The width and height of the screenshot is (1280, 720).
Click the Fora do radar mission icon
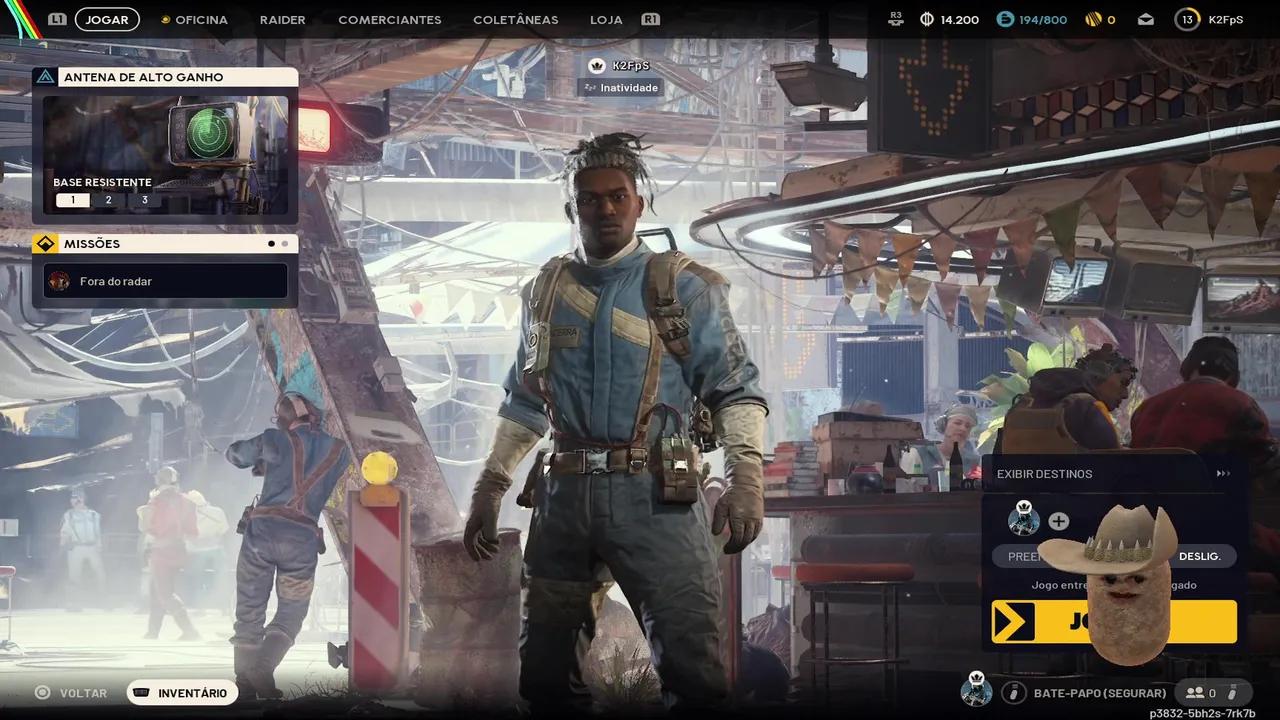coord(59,281)
